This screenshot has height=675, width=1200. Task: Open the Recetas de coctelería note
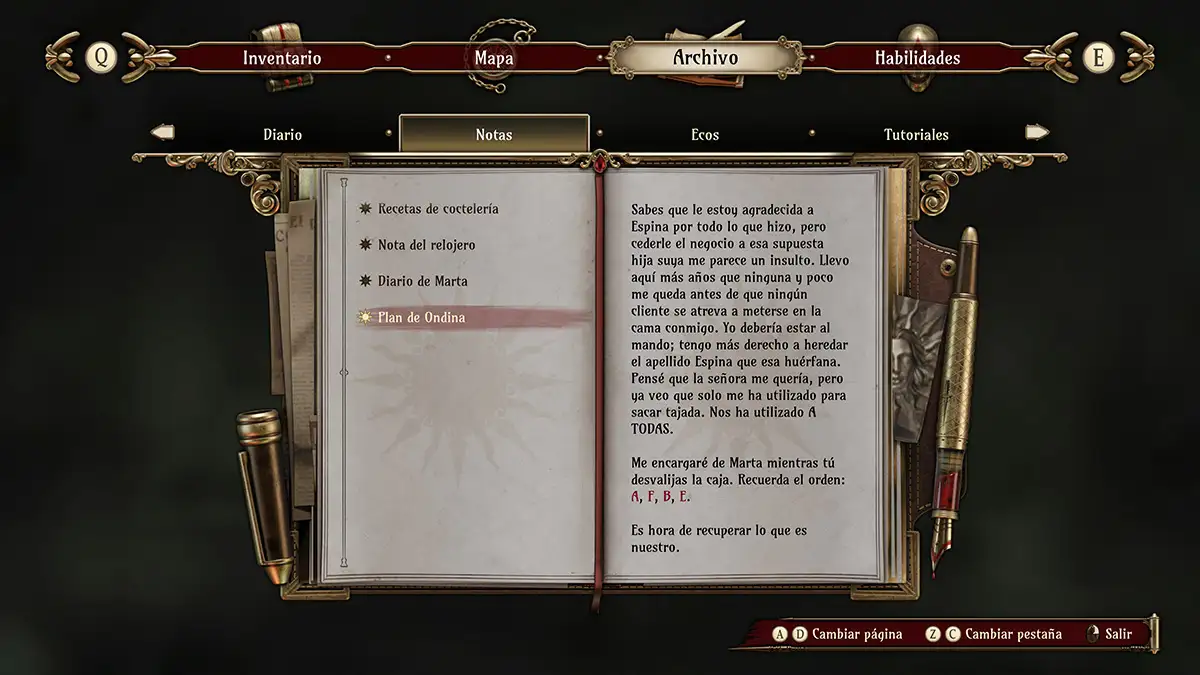437,209
